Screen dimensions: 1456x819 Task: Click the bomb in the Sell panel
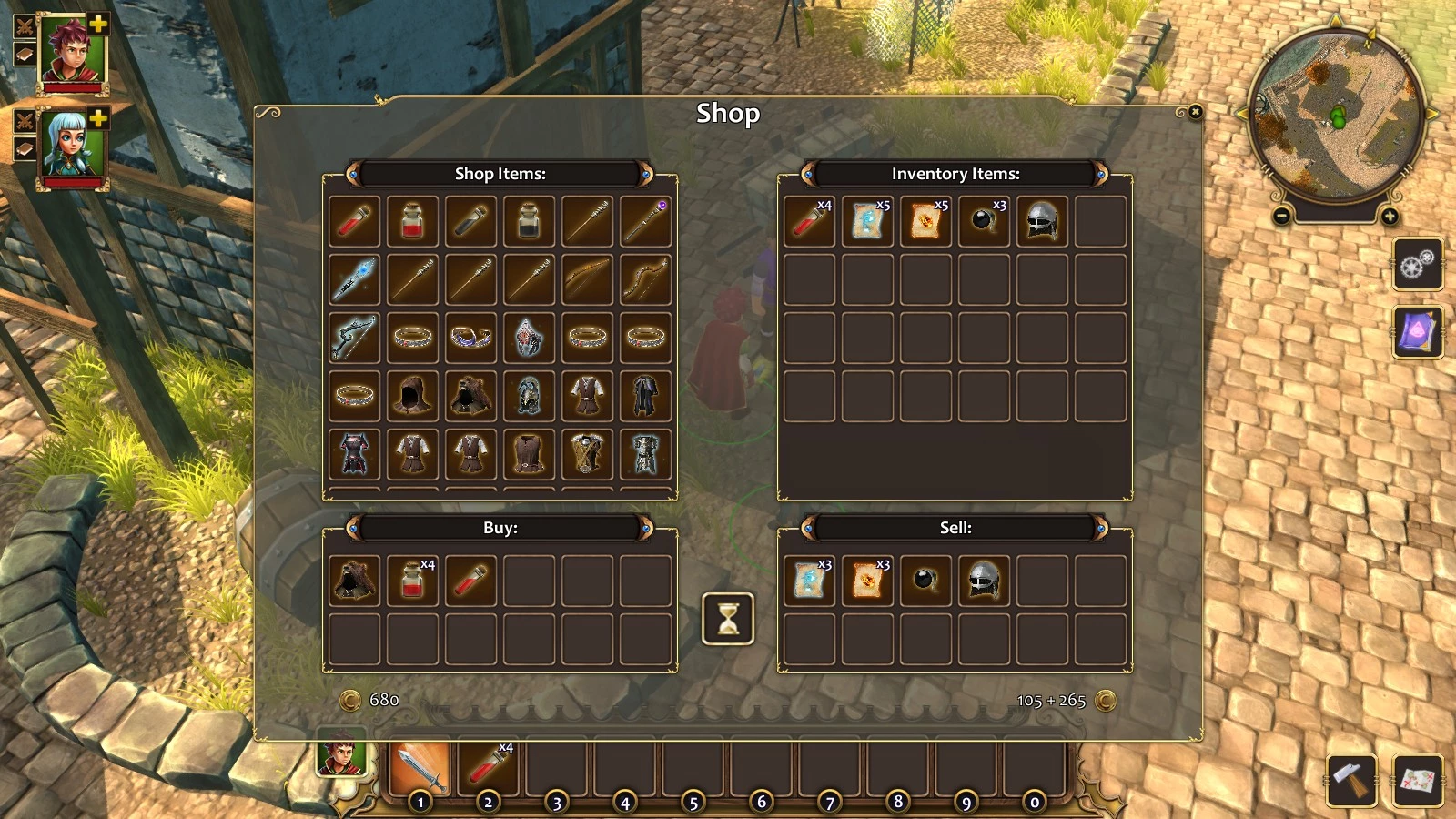pyautogui.click(x=925, y=581)
